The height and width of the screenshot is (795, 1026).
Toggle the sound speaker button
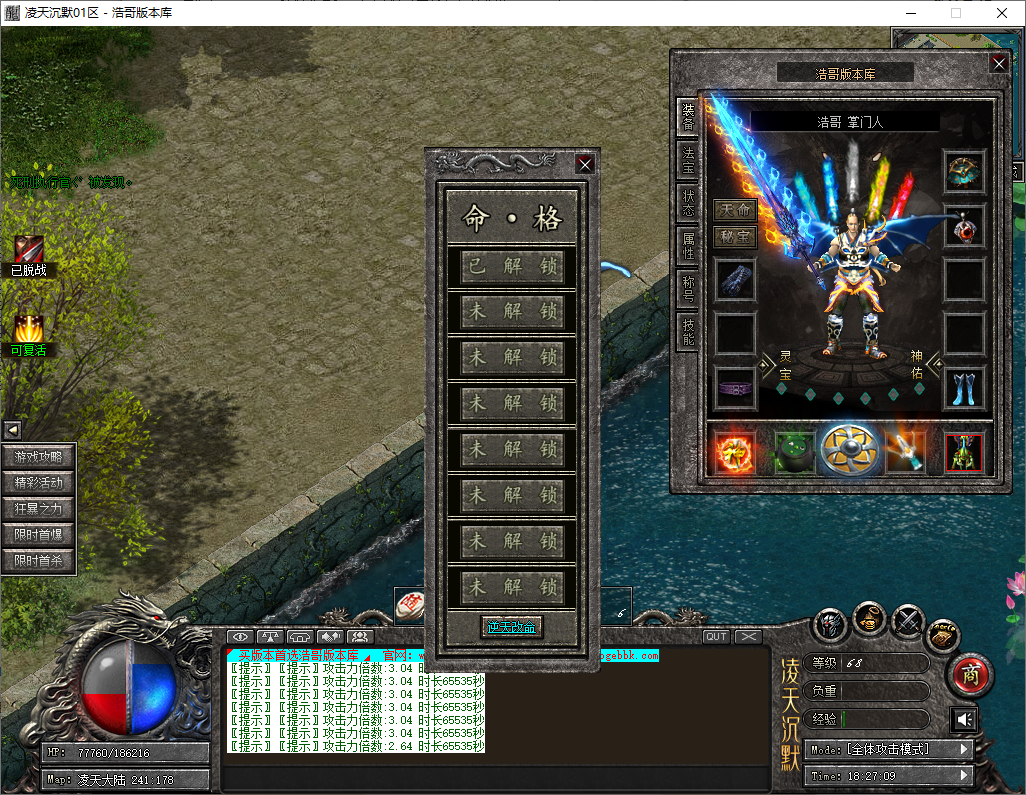pos(964,719)
